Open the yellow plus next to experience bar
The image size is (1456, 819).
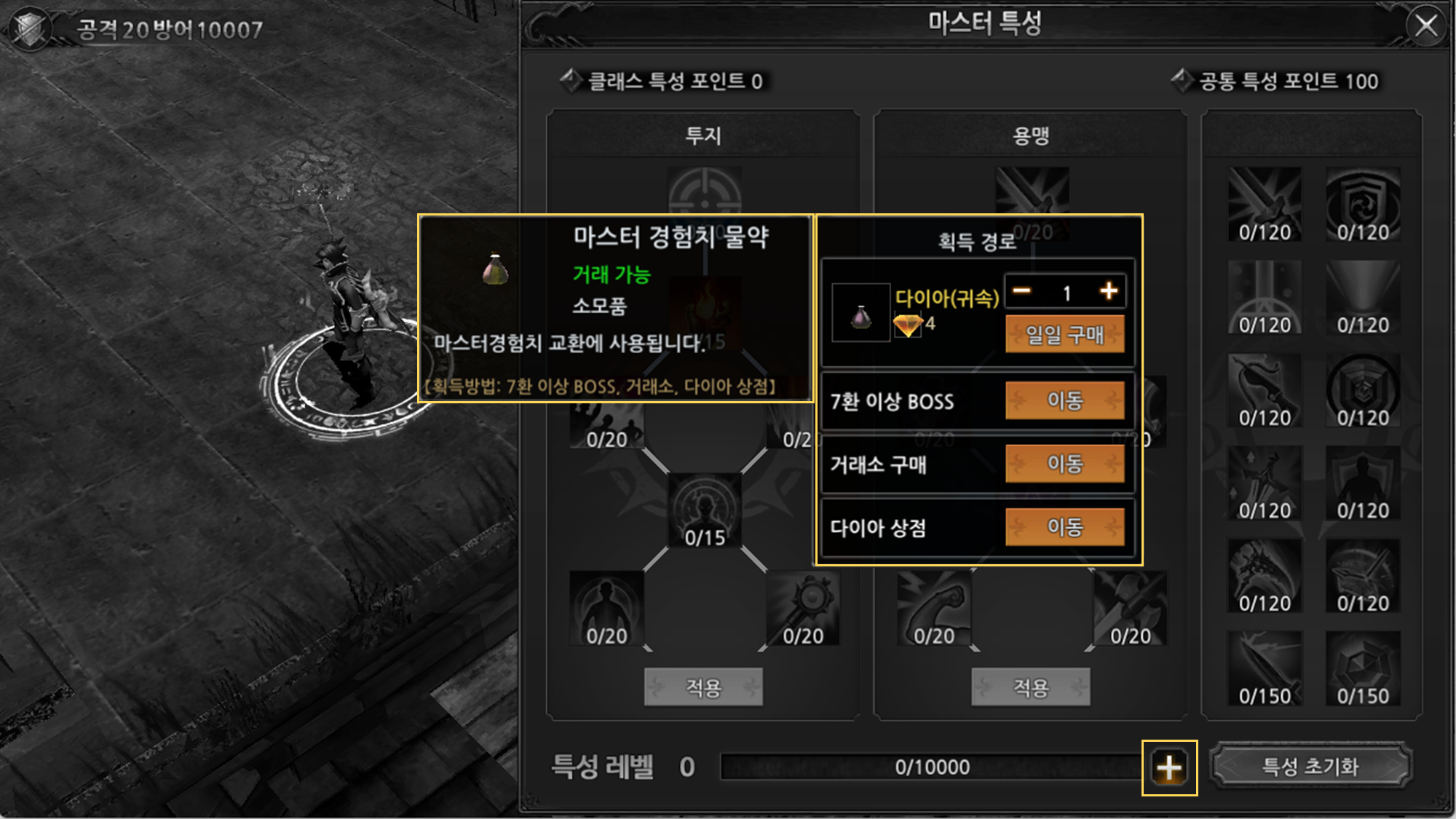click(x=1169, y=767)
